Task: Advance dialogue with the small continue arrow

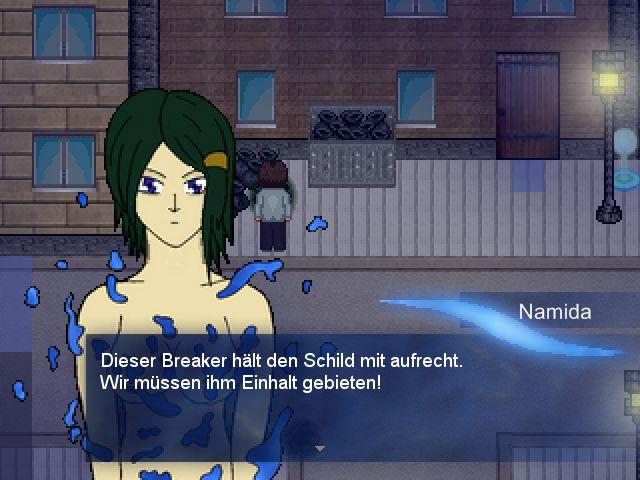Action: pyautogui.click(x=320, y=449)
